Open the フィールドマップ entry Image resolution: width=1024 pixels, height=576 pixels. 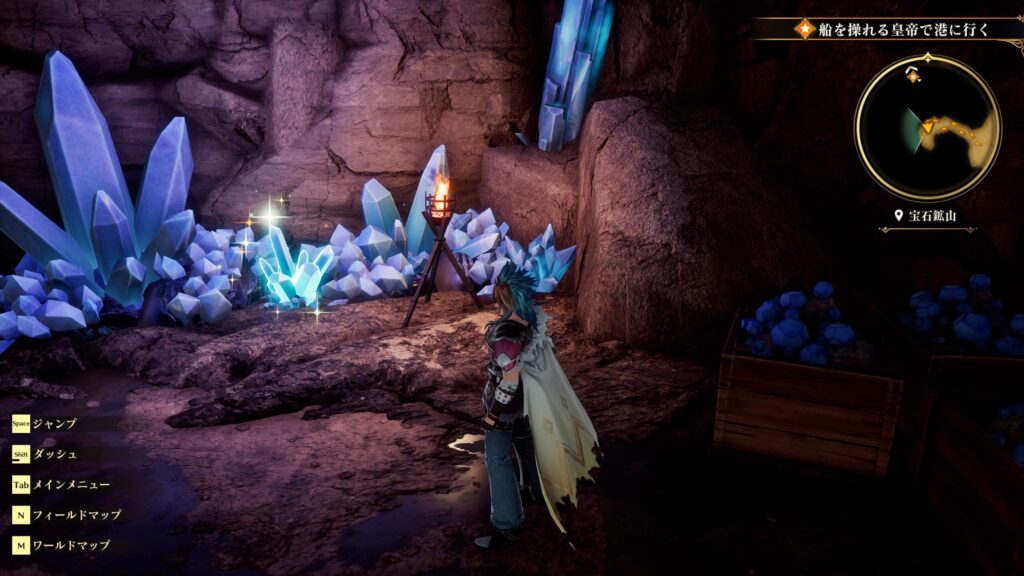pos(77,515)
